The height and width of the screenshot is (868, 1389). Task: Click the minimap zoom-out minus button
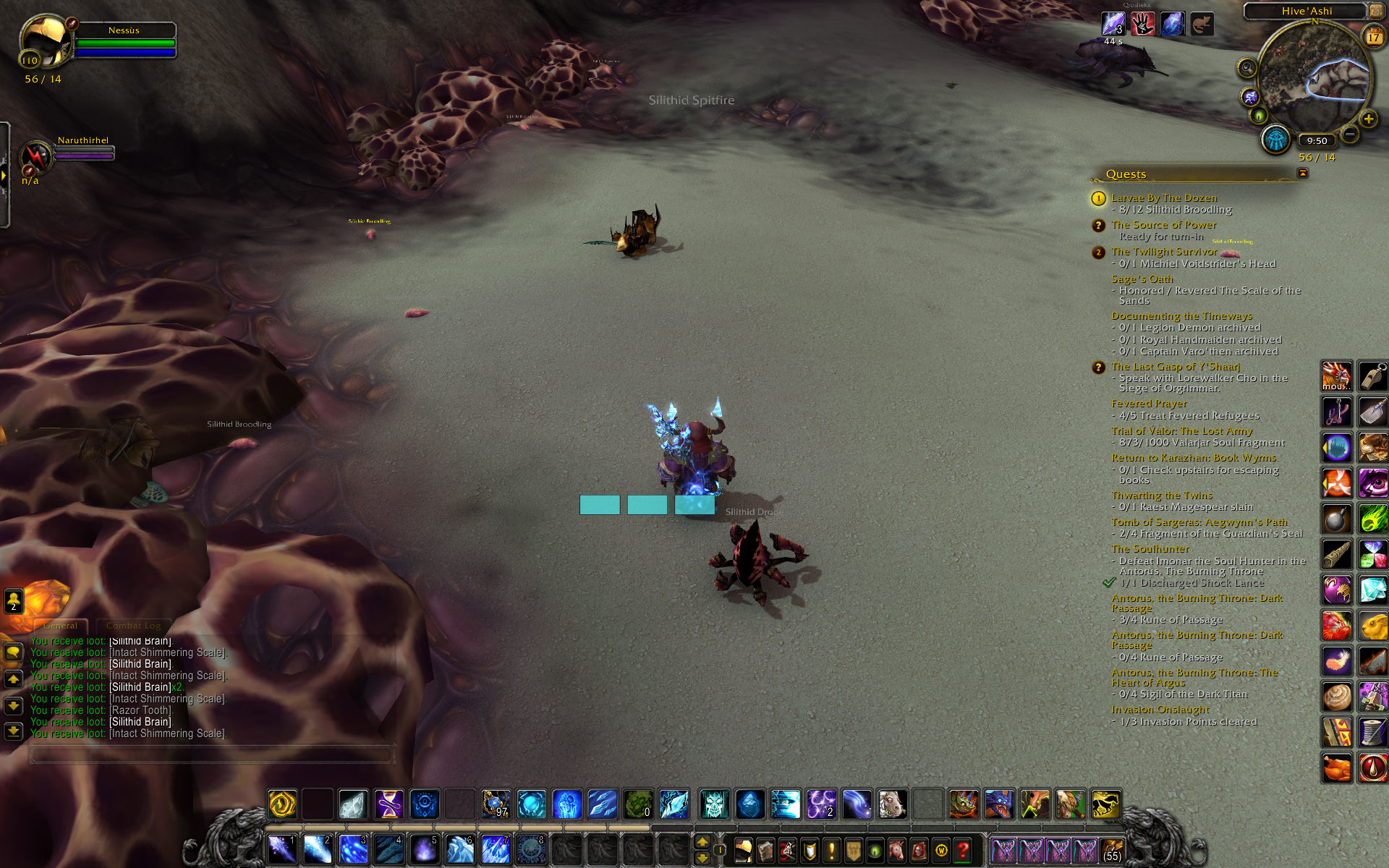(1350, 134)
